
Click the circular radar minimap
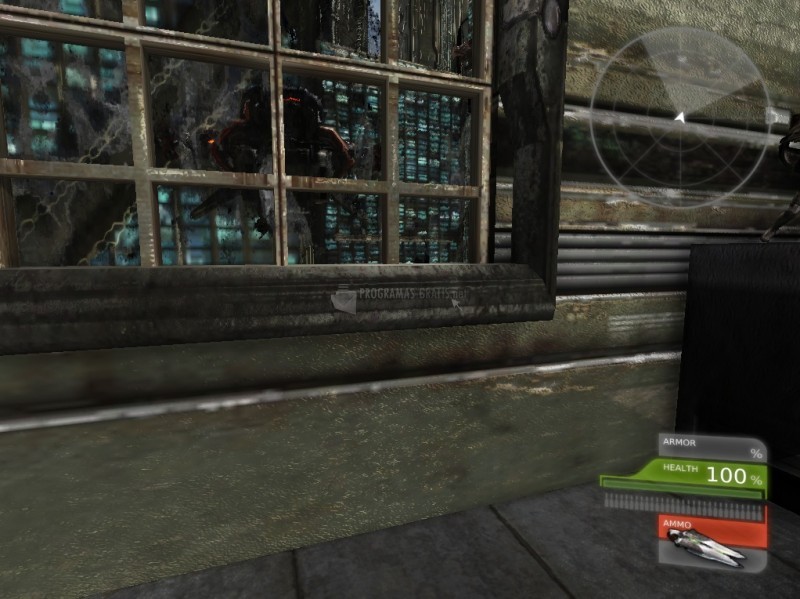[679, 118]
